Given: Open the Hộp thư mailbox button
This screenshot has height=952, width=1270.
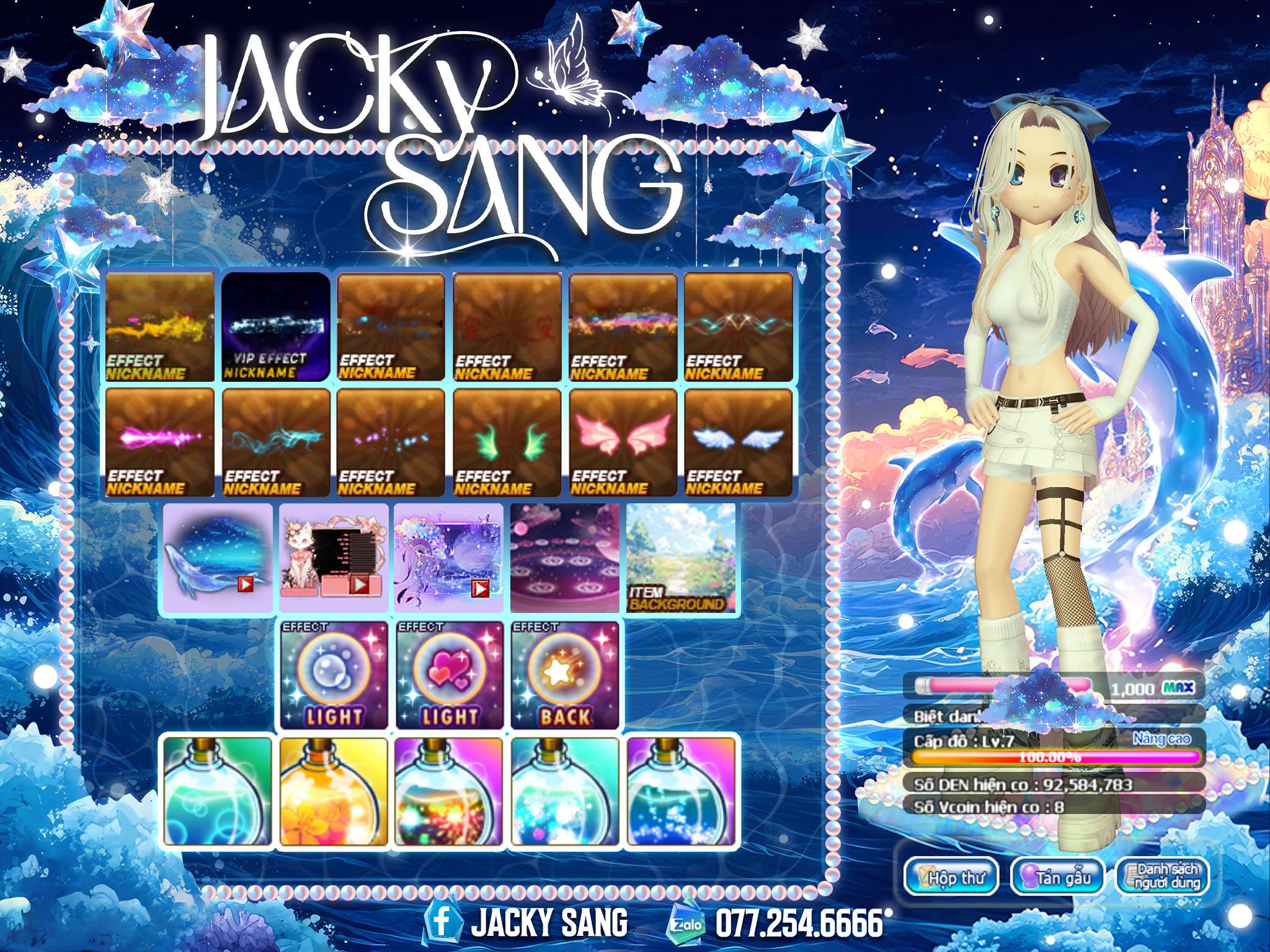Looking at the screenshot, I should pyautogui.click(x=951, y=877).
